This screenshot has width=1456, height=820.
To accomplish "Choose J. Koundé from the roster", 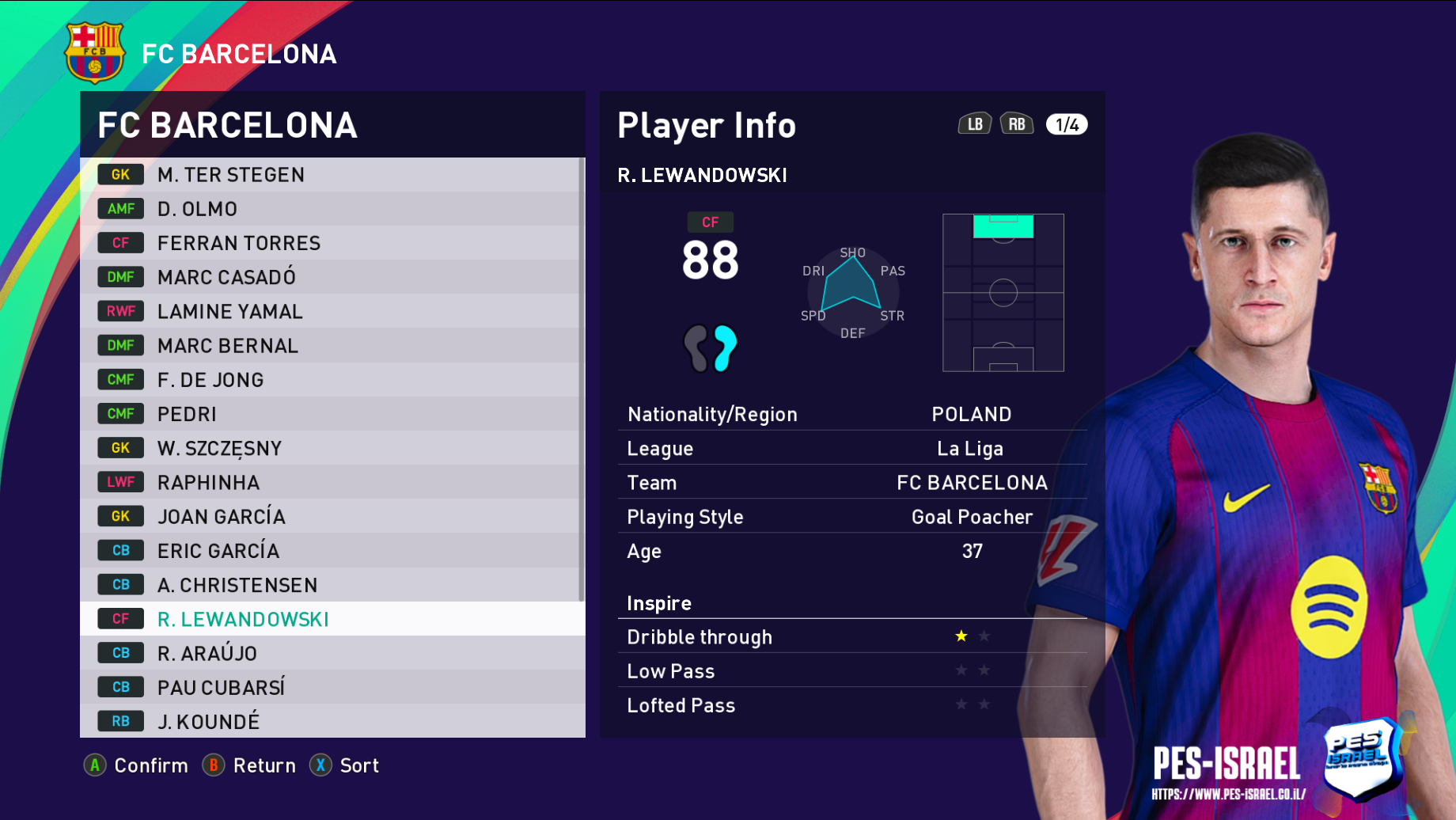I will (332, 721).
